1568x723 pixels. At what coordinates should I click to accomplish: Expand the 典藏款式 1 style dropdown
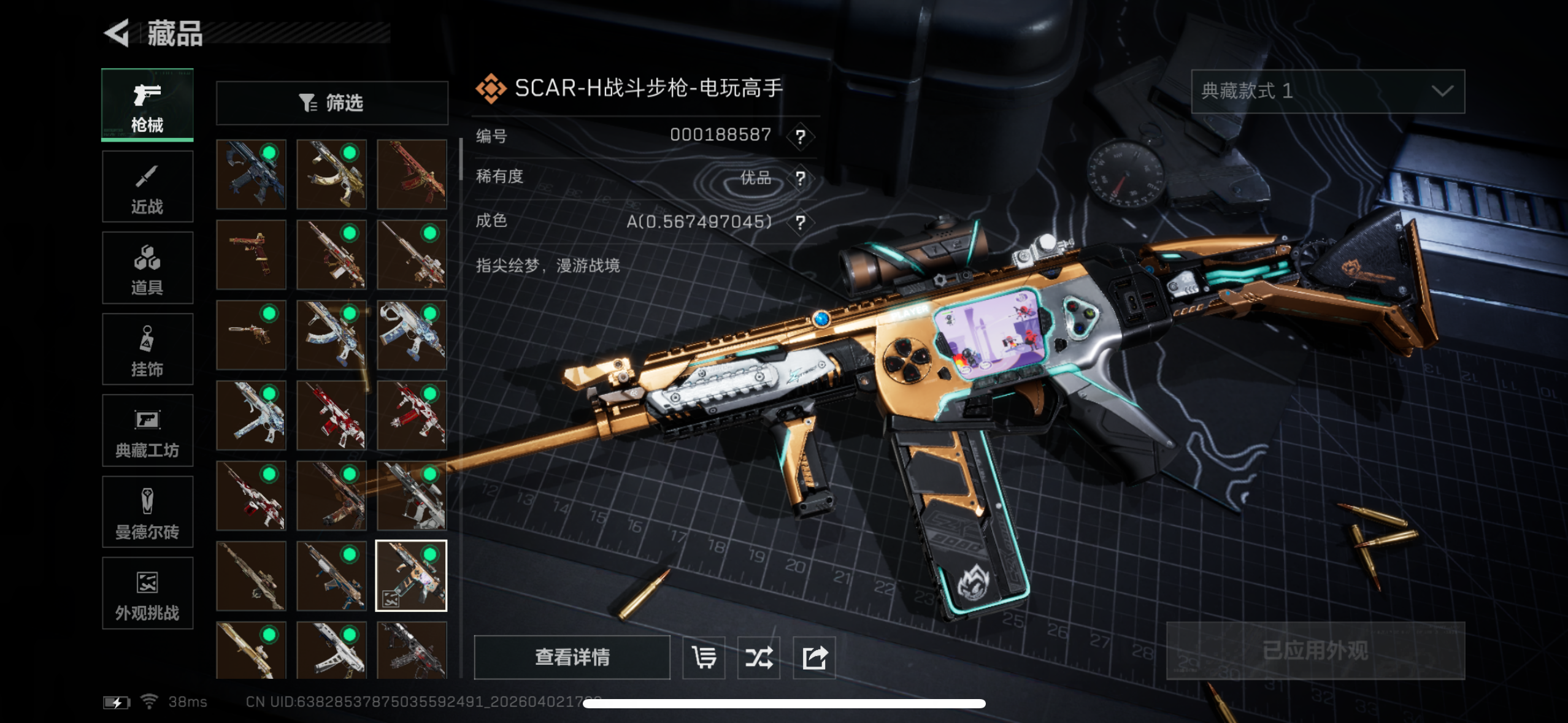[x=1328, y=91]
